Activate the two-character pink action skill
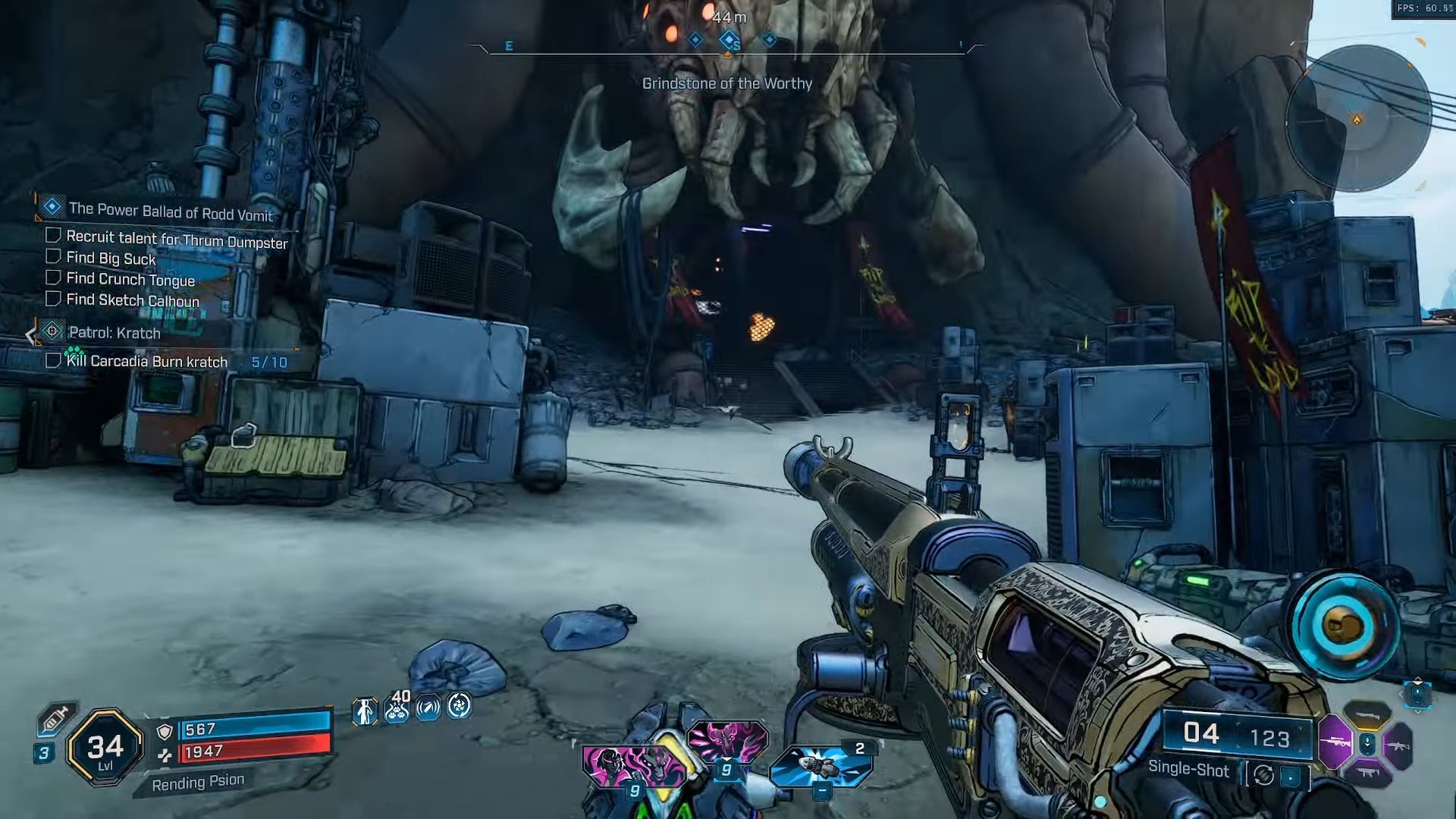The image size is (1456, 819). [x=633, y=766]
